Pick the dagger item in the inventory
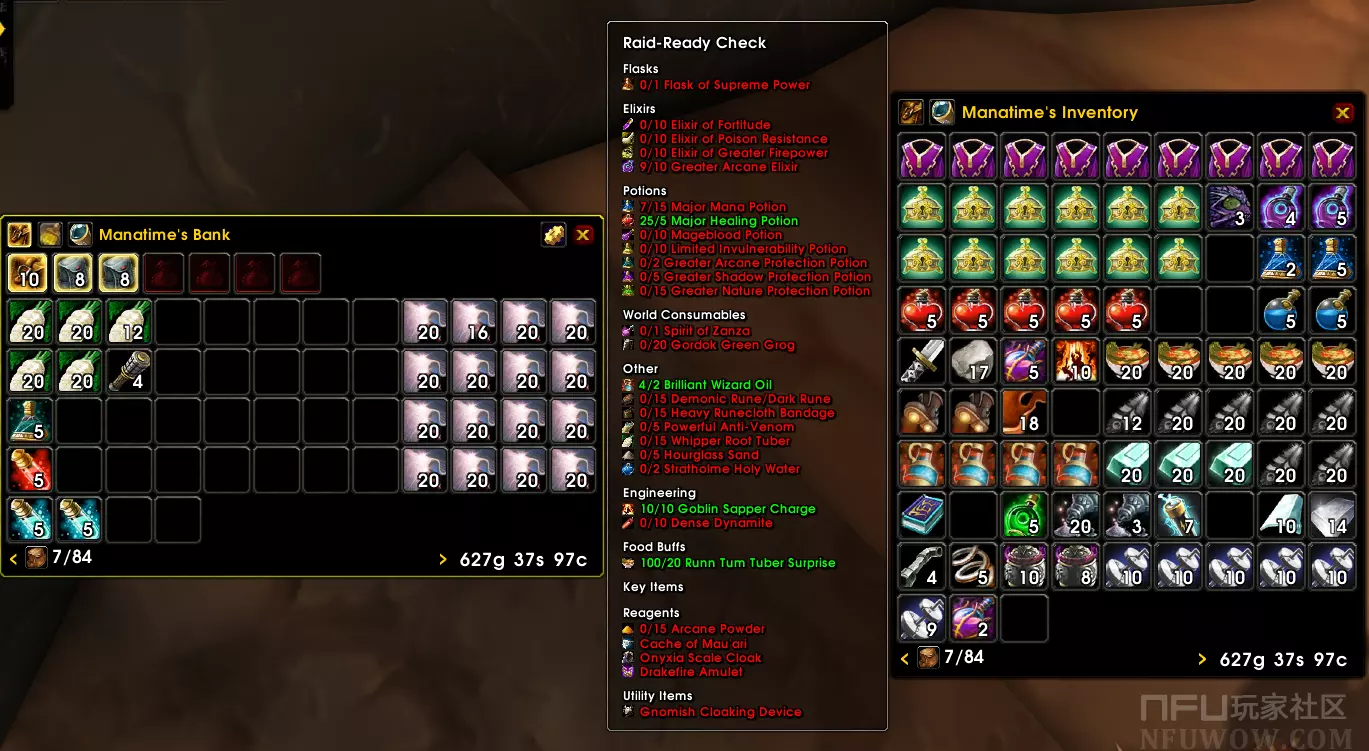This screenshot has width=1369, height=751. (921, 361)
